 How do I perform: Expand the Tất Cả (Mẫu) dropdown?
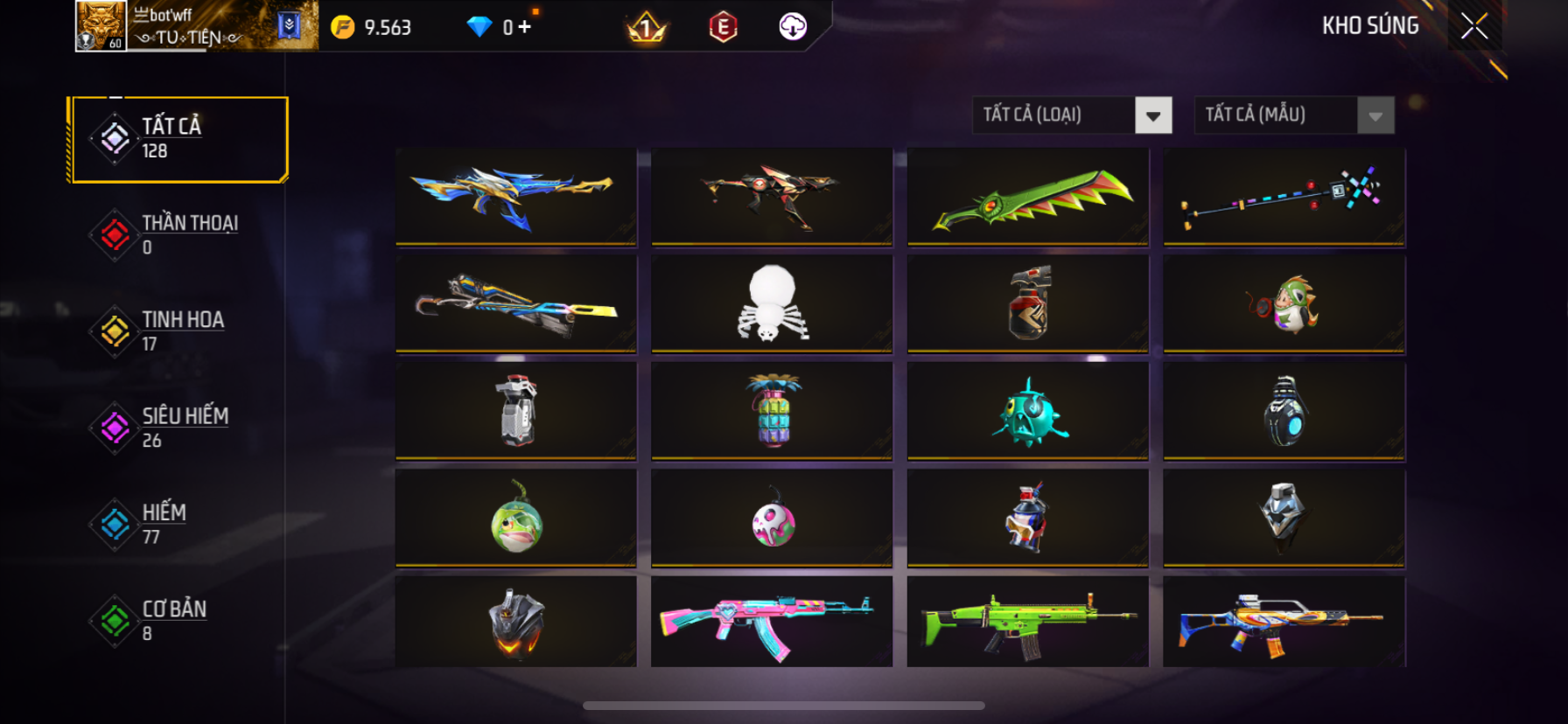pos(1375,115)
